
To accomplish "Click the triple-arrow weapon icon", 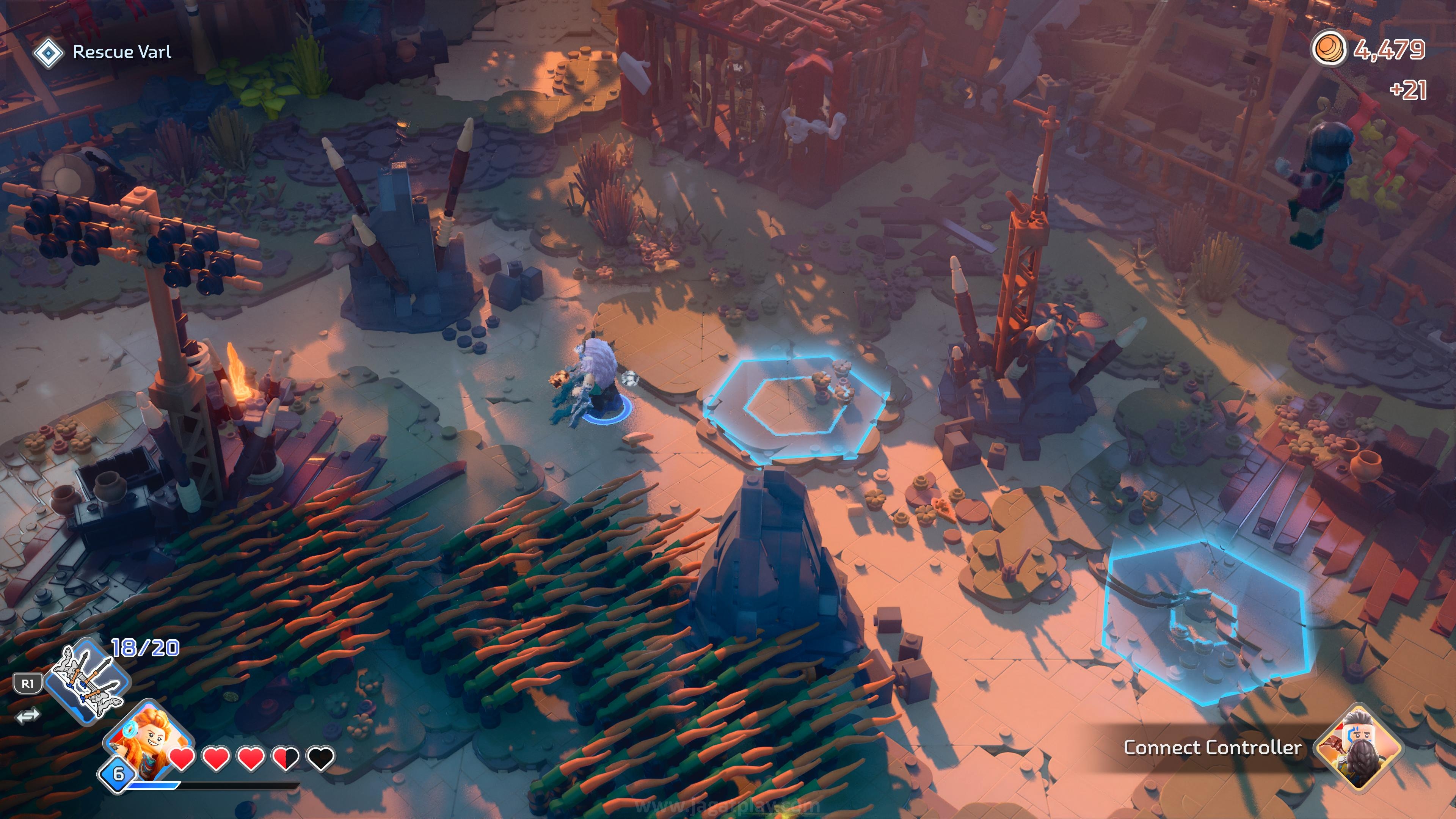I will 87,681.
